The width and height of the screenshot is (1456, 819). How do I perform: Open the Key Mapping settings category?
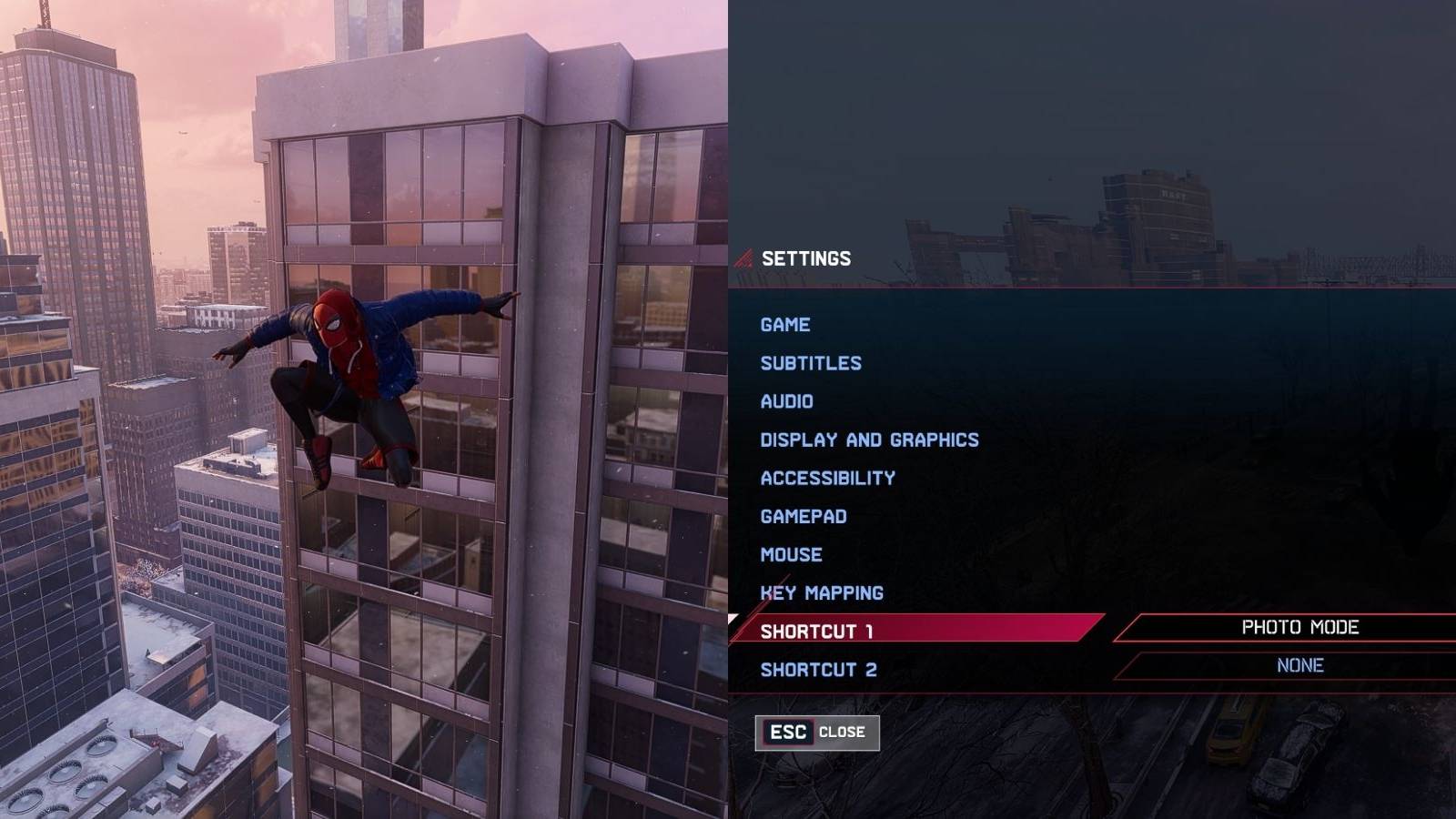point(821,591)
